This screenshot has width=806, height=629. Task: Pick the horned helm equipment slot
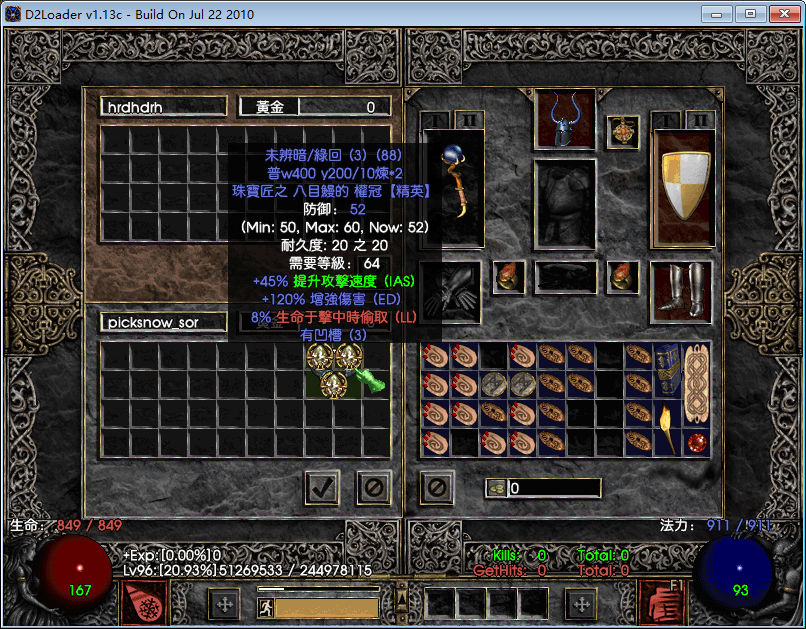[x=565, y=119]
